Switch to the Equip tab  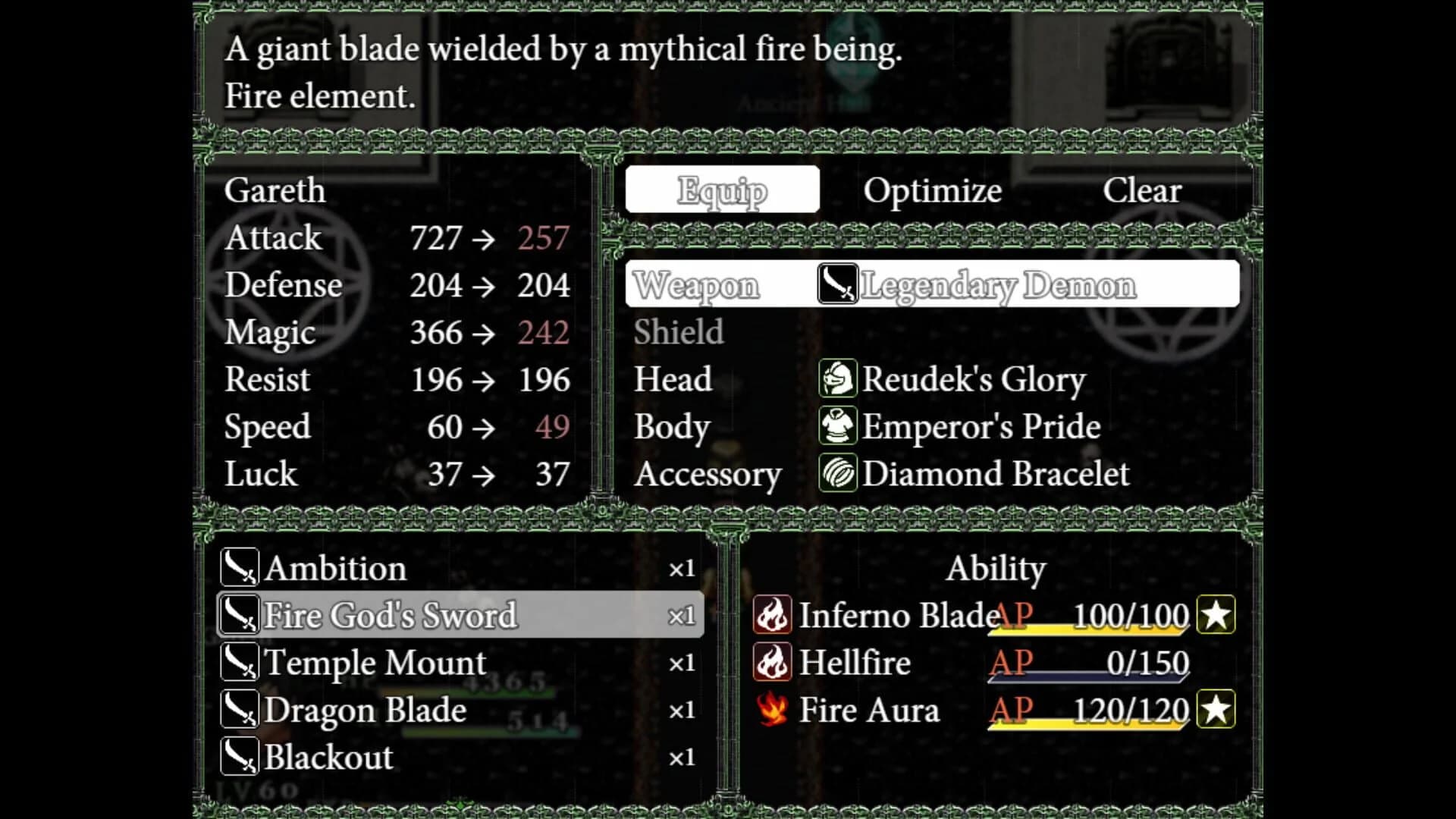tap(722, 190)
